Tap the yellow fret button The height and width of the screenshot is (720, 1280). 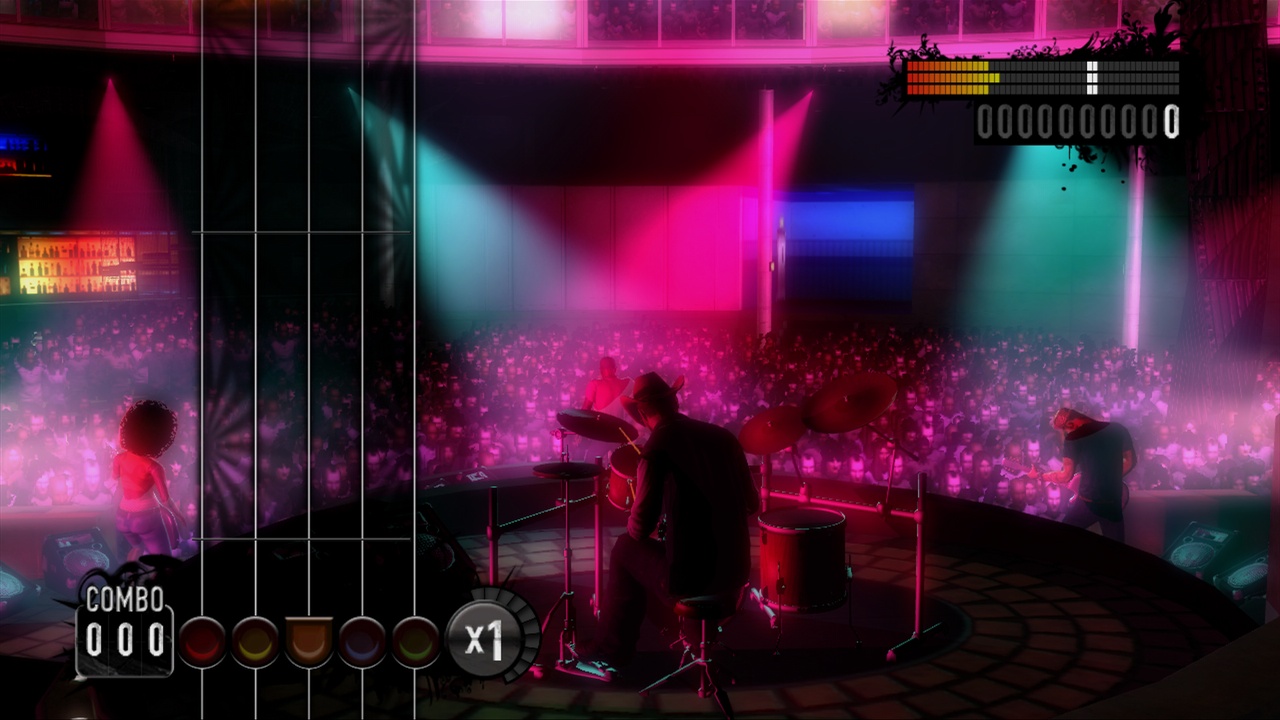pos(256,641)
